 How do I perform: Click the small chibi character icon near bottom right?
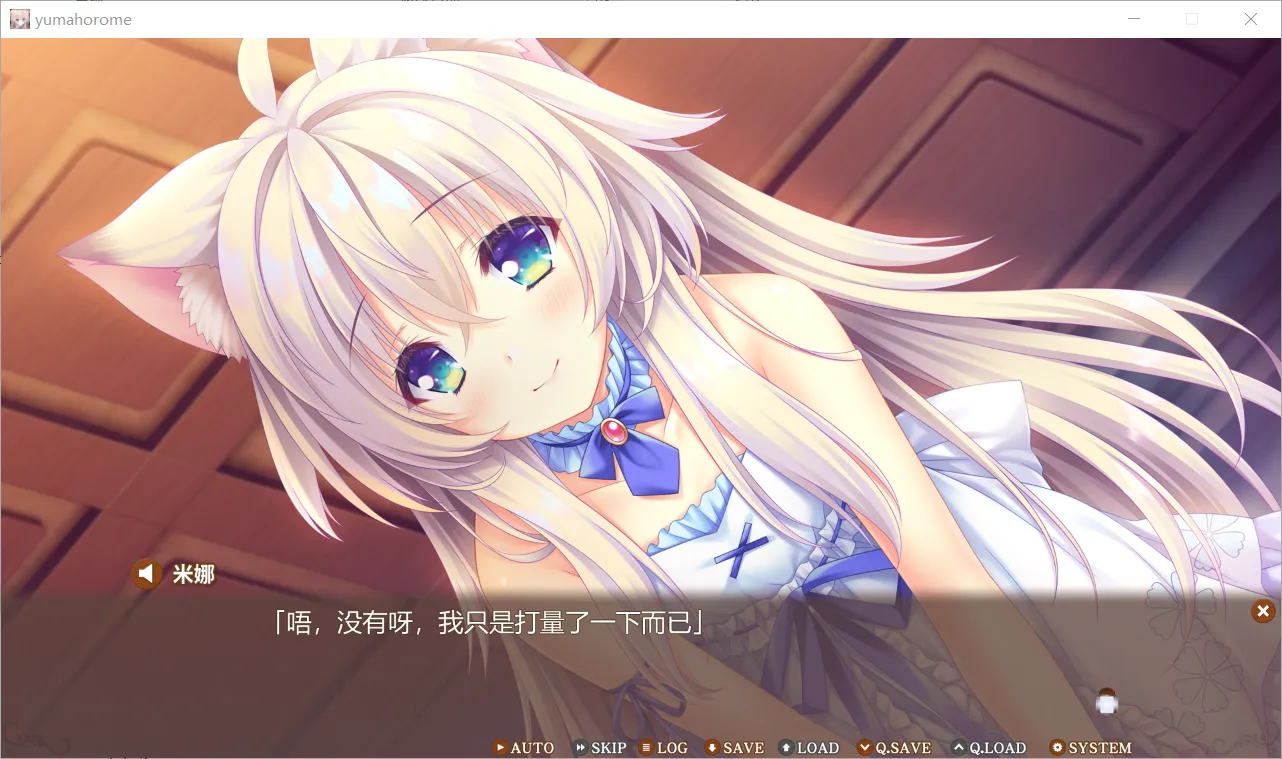(1106, 701)
